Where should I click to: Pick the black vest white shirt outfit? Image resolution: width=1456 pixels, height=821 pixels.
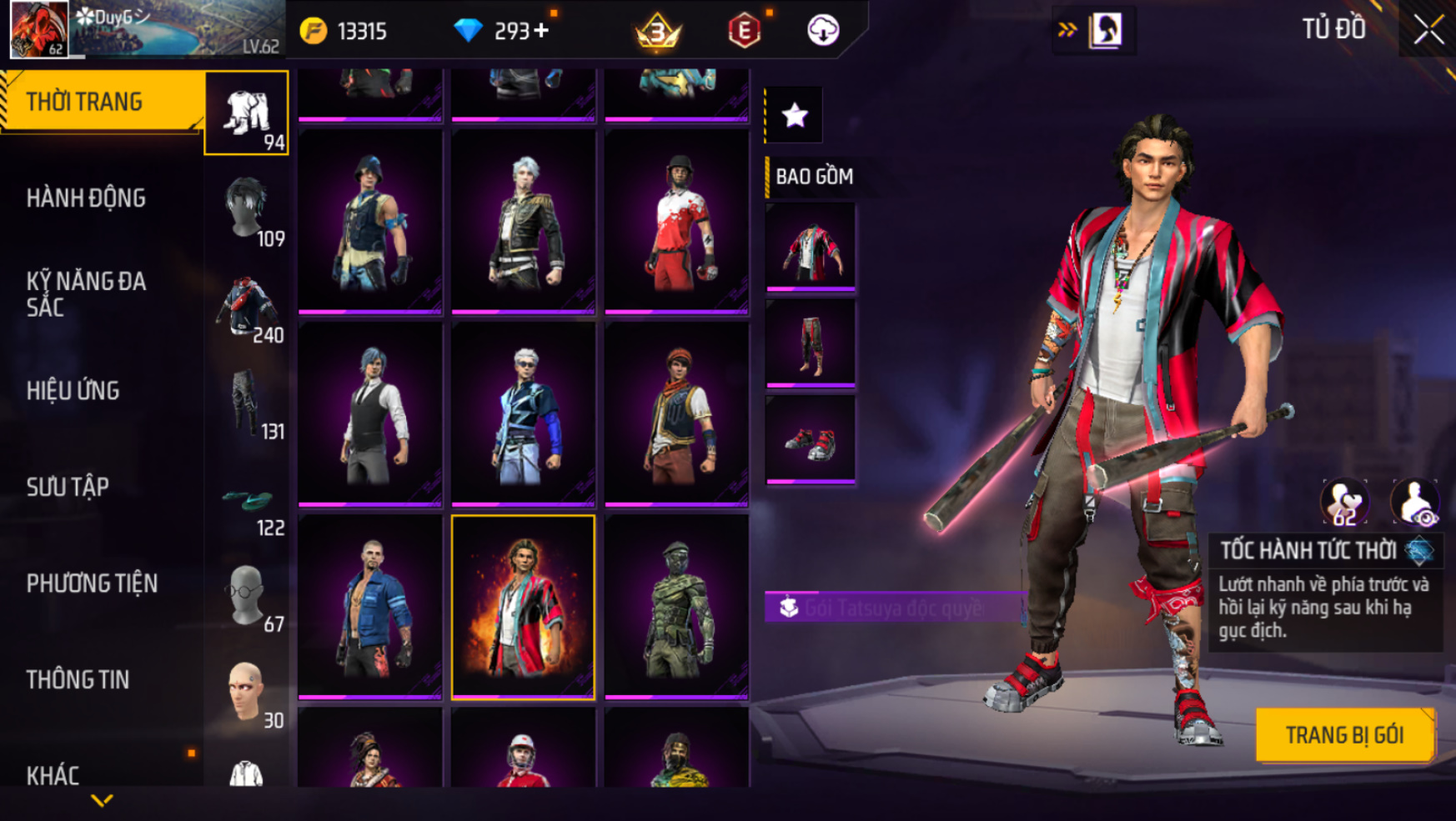(x=370, y=414)
